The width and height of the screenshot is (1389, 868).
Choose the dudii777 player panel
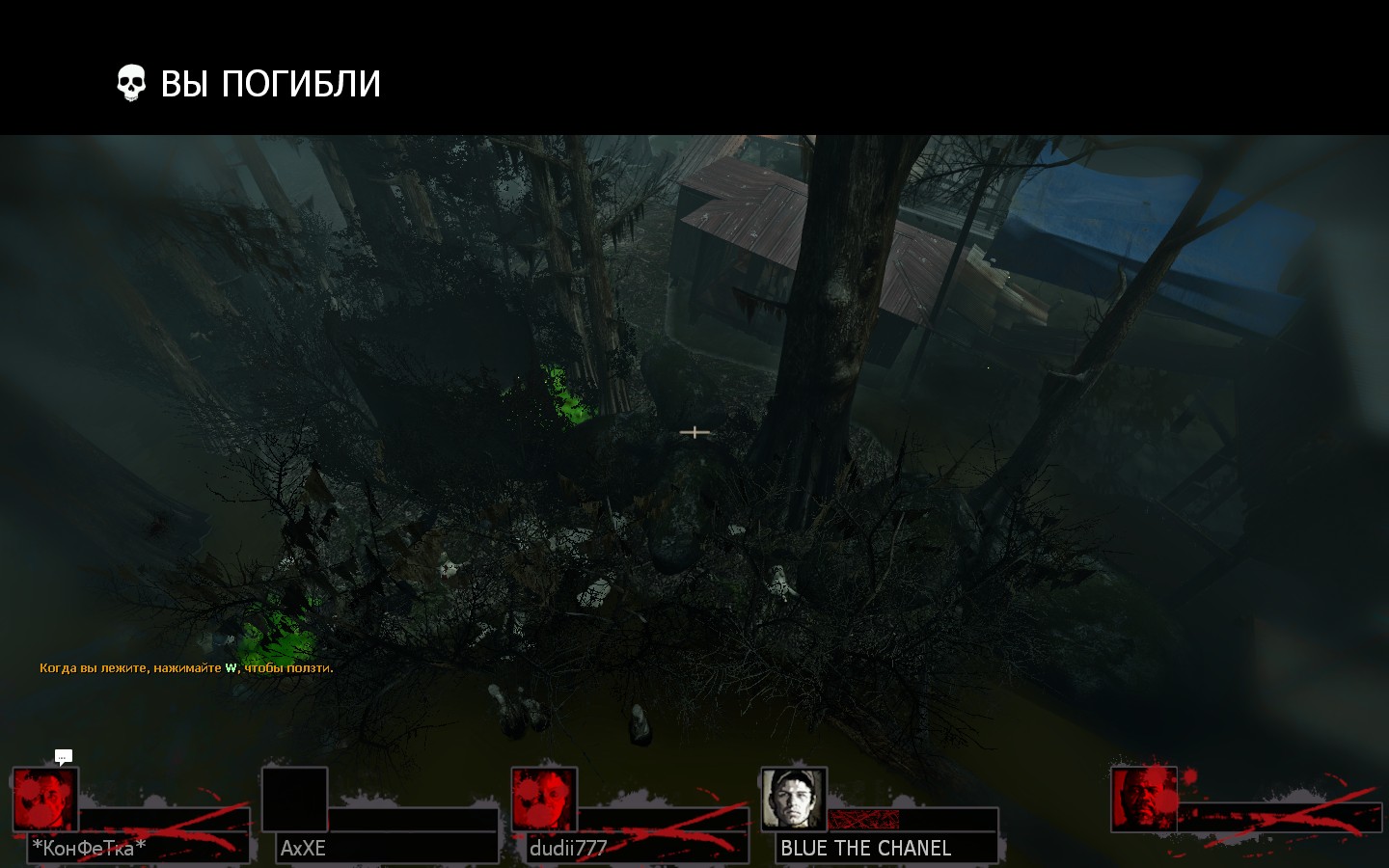pos(630,816)
